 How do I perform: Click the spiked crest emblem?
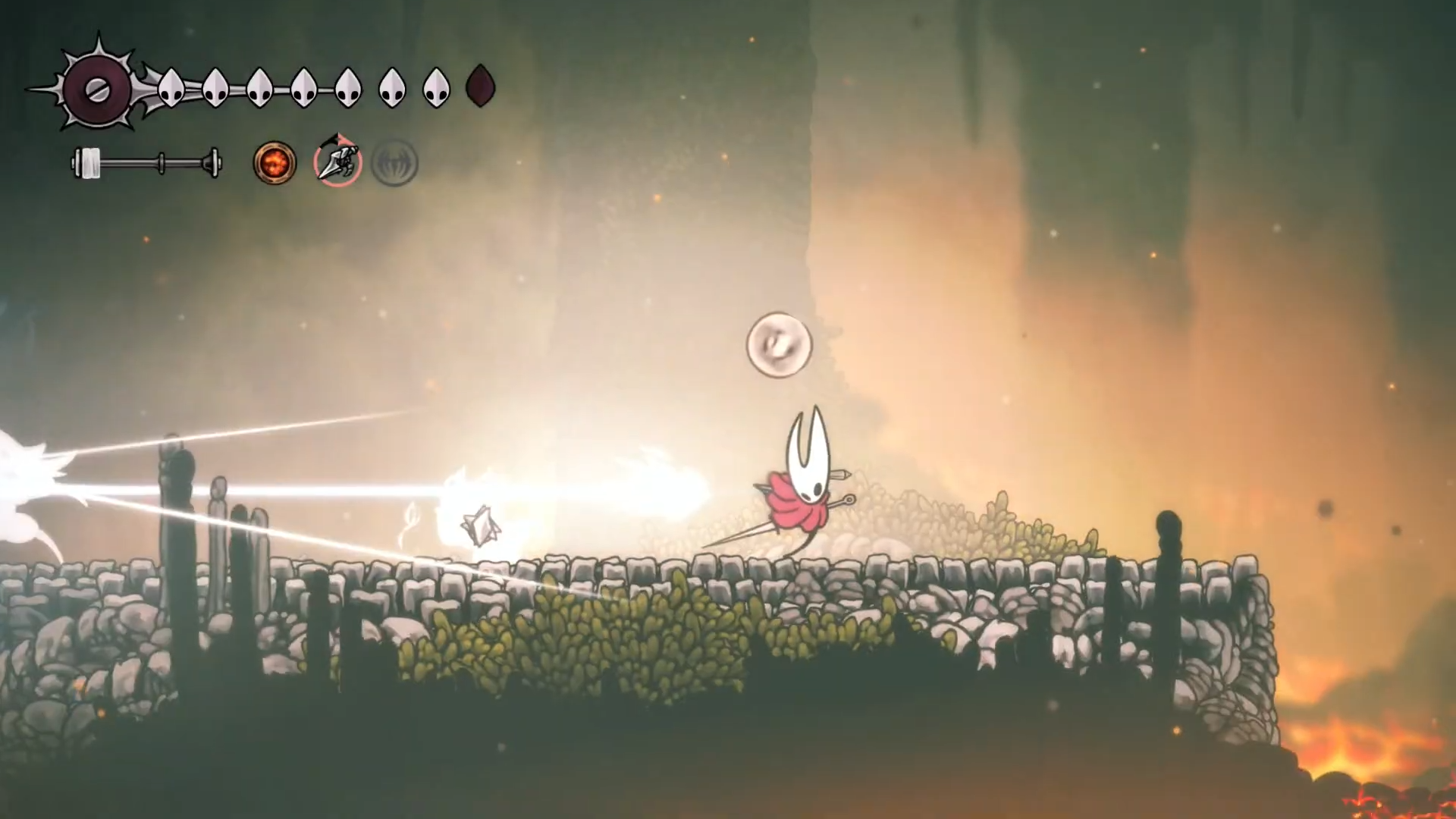(x=97, y=89)
